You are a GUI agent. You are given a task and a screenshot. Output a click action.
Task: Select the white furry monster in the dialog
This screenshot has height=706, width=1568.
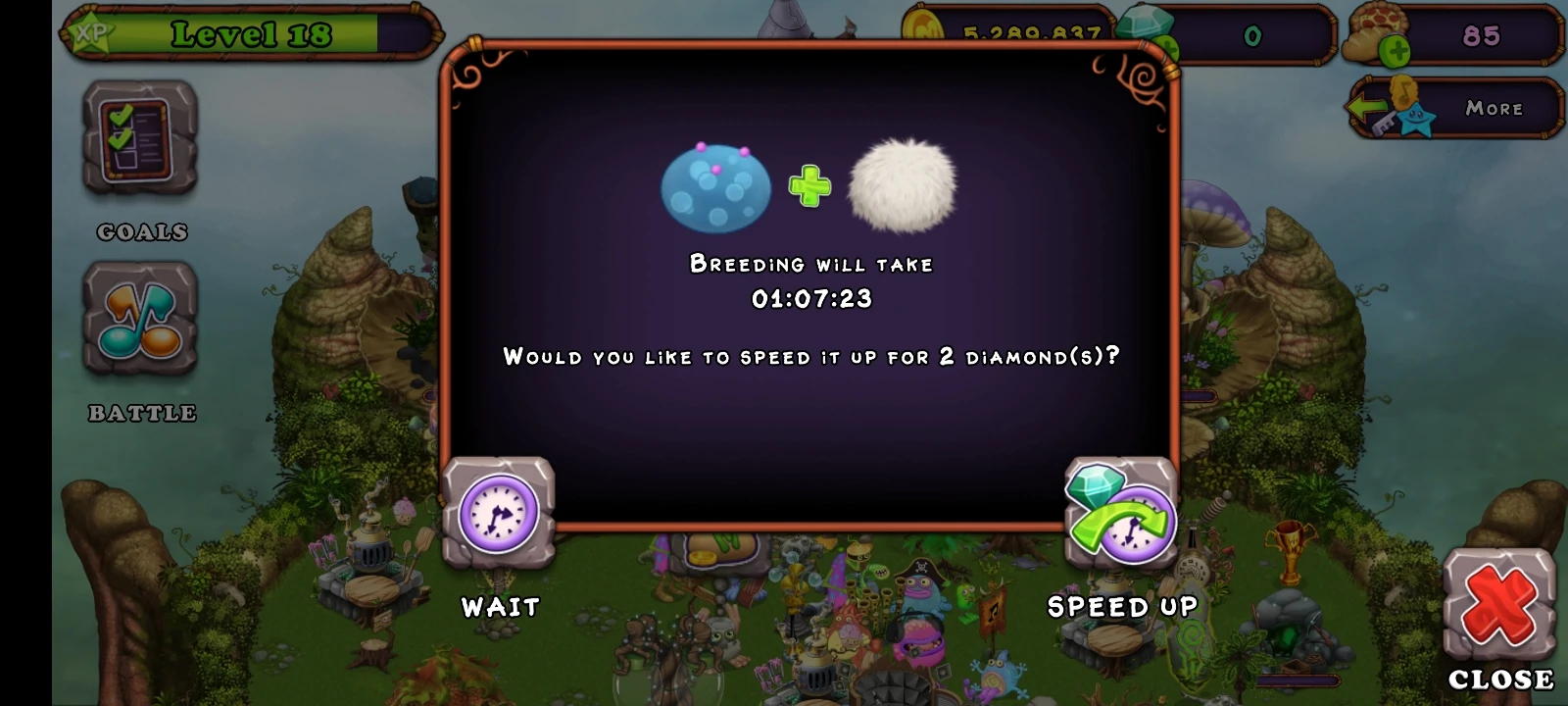pos(902,186)
